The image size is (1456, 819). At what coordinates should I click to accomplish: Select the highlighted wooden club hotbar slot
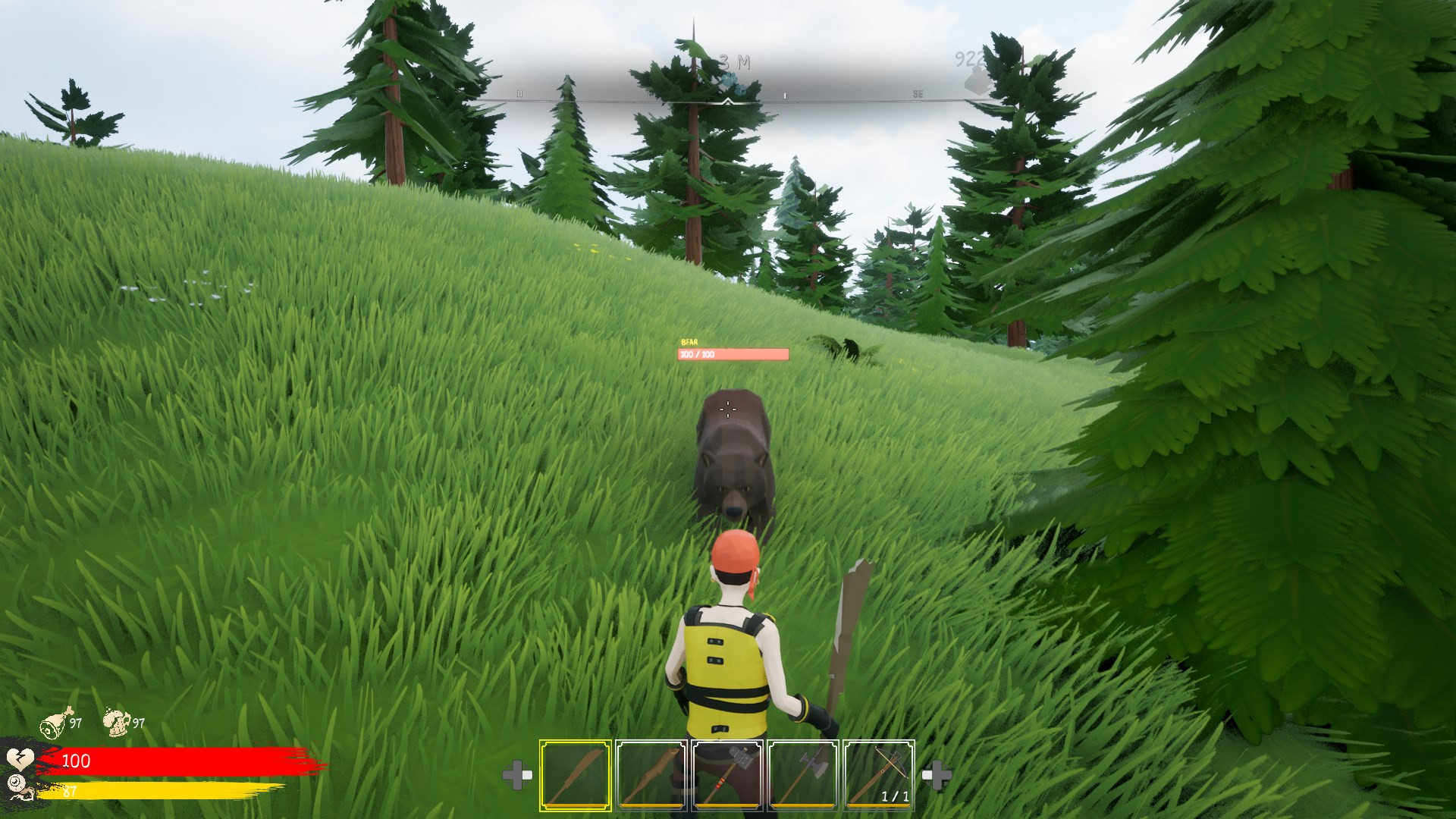[x=576, y=775]
